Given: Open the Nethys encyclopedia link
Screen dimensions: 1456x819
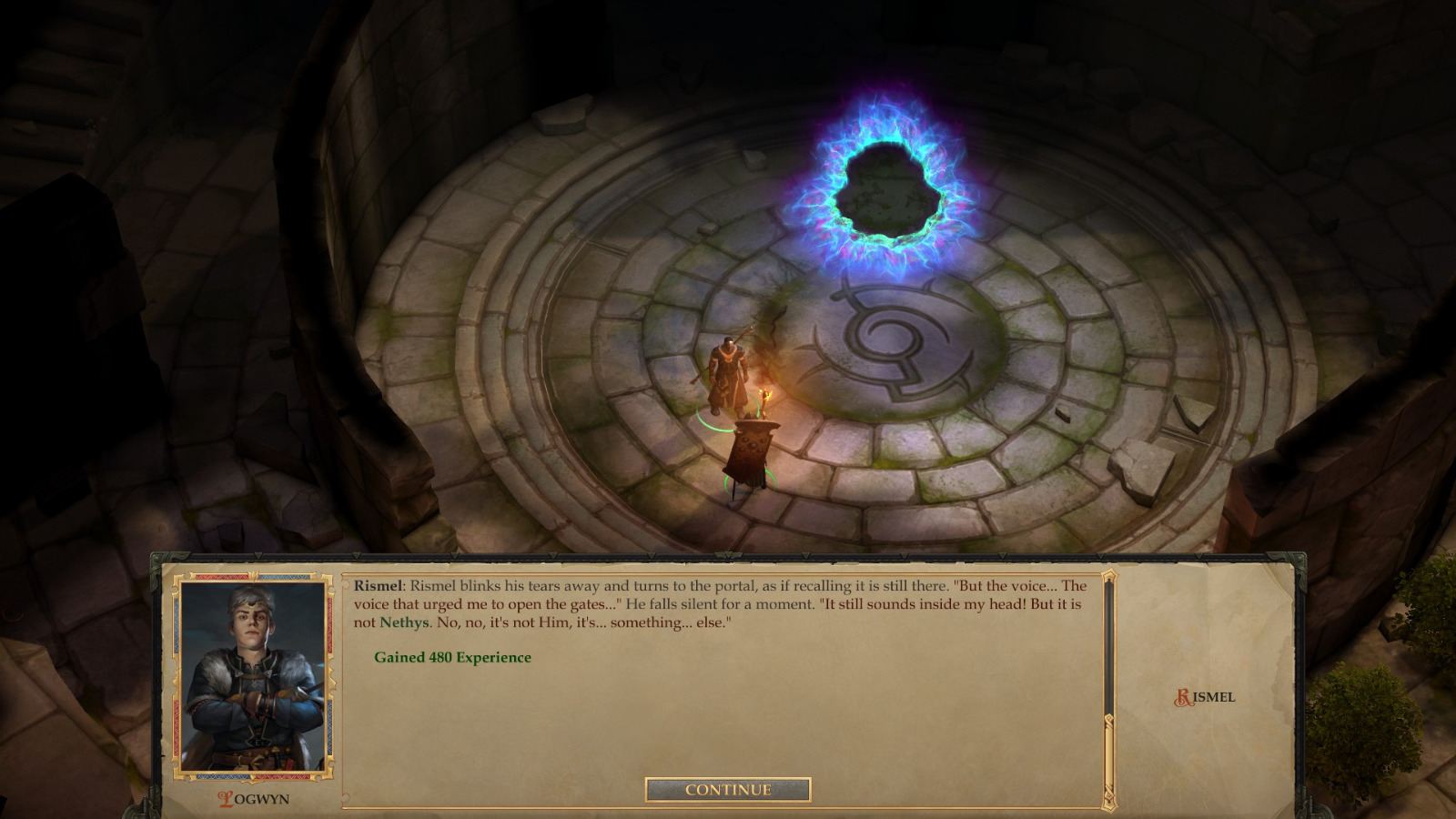Looking at the screenshot, I should pos(405,621).
